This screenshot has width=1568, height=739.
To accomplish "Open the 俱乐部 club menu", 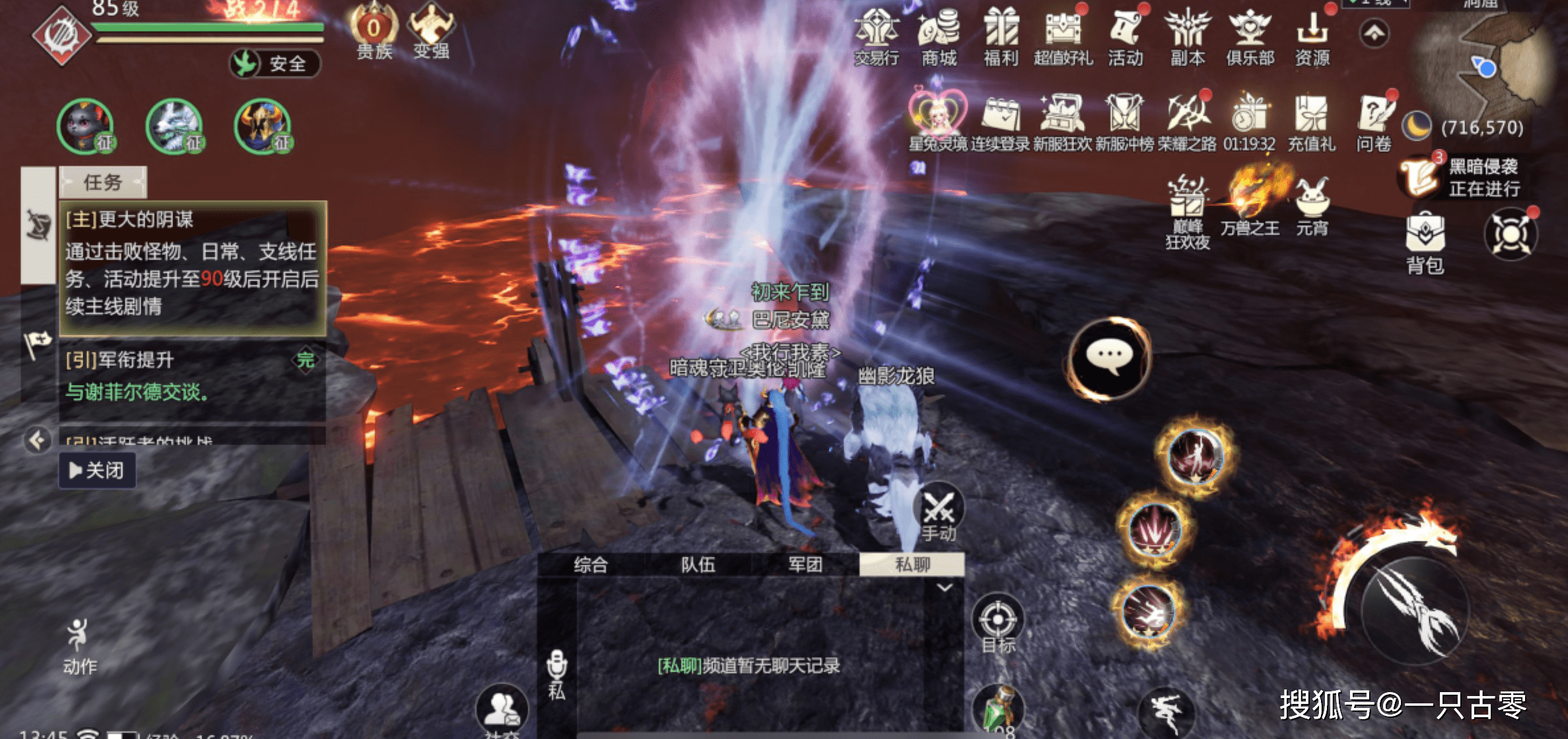I will [x=1250, y=36].
